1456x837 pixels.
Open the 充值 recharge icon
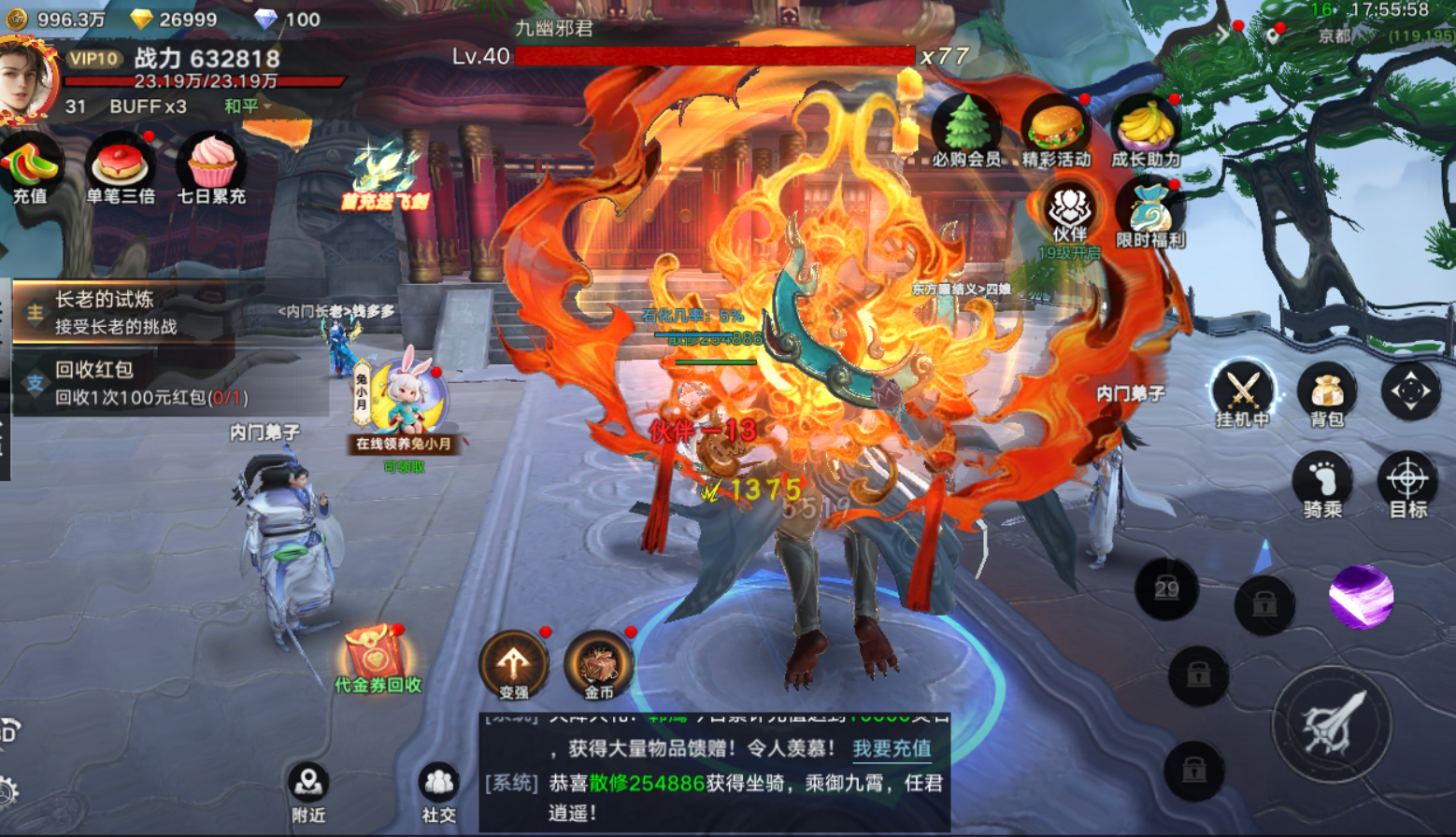(31, 169)
